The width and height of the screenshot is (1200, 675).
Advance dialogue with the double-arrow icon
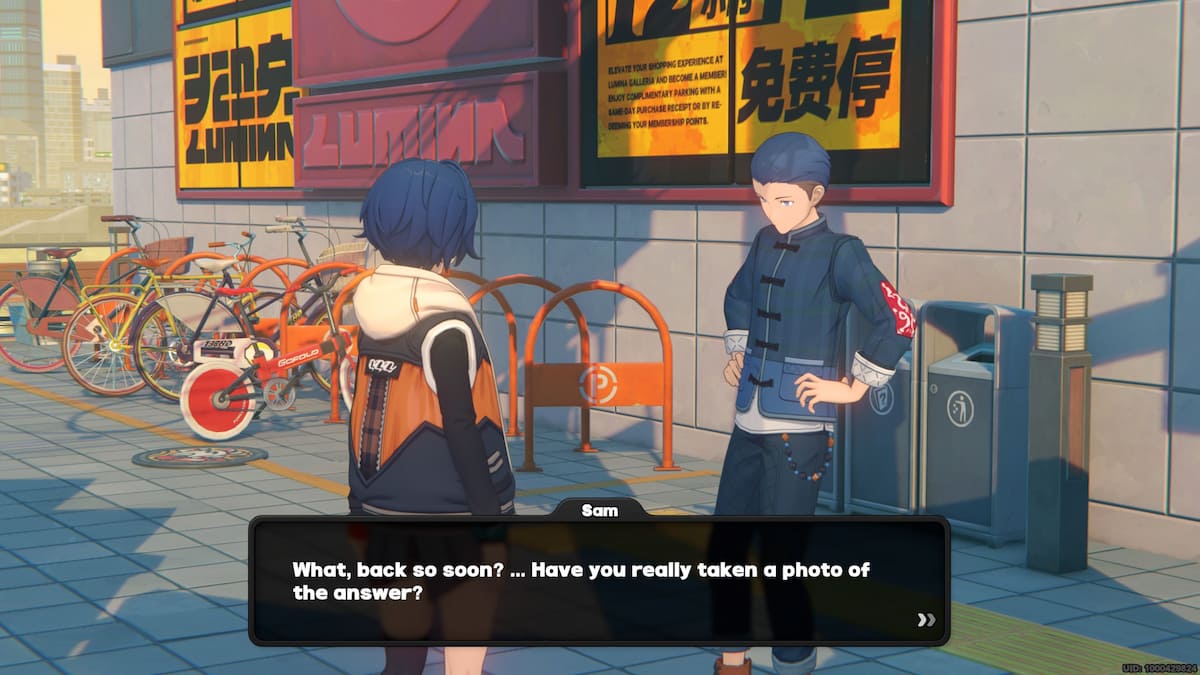926,620
